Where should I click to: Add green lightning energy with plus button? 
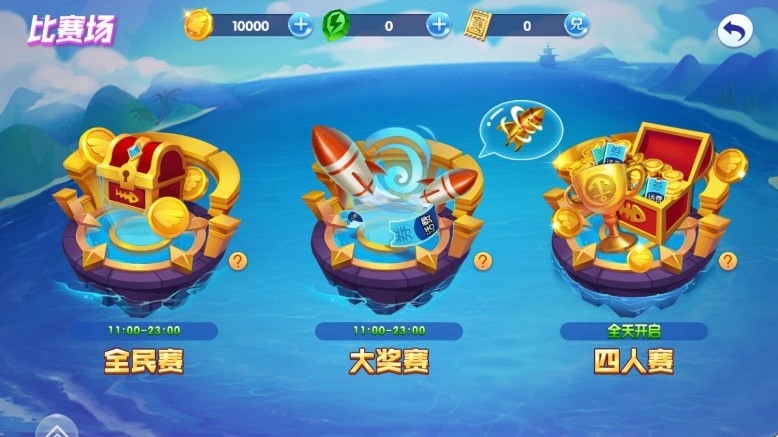(438, 26)
